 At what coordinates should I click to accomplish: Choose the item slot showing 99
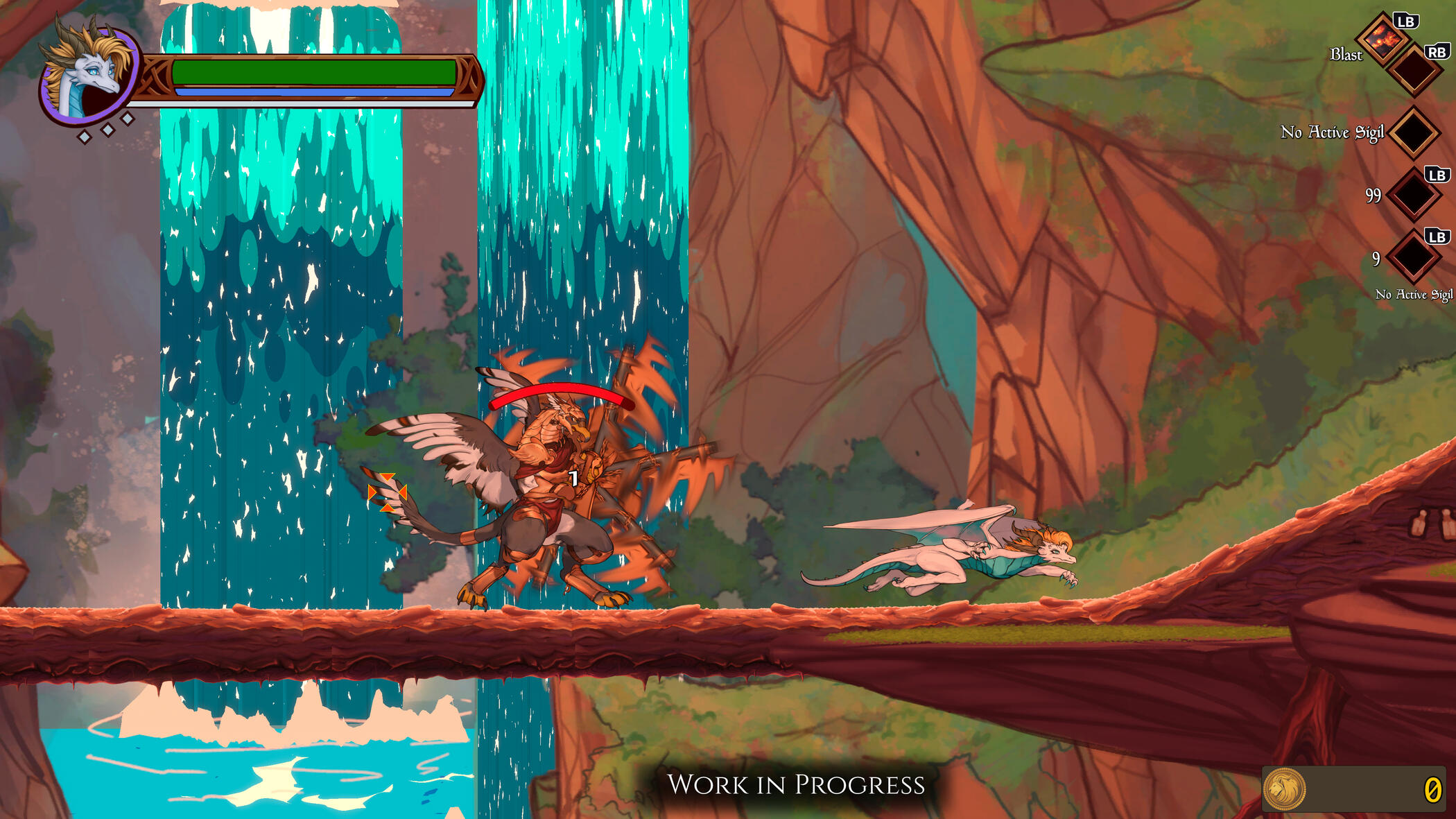1414,195
